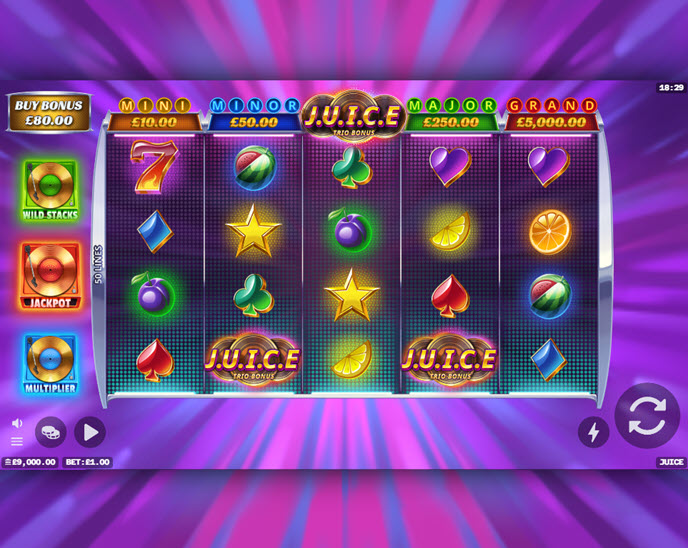Start autoplay with the play triangle button
Screen dimensions: 688x548
click(89, 432)
